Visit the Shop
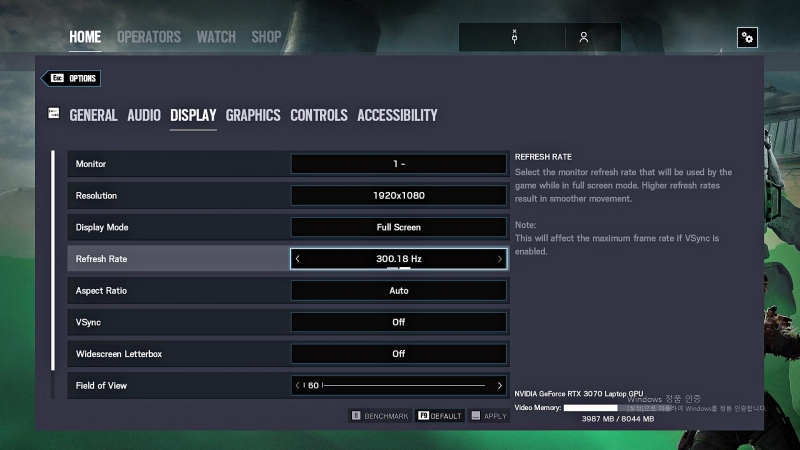 pos(266,37)
